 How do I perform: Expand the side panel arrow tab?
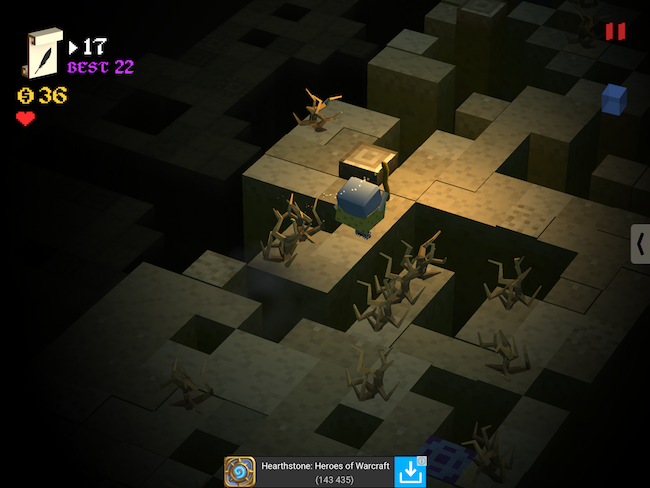coord(640,244)
